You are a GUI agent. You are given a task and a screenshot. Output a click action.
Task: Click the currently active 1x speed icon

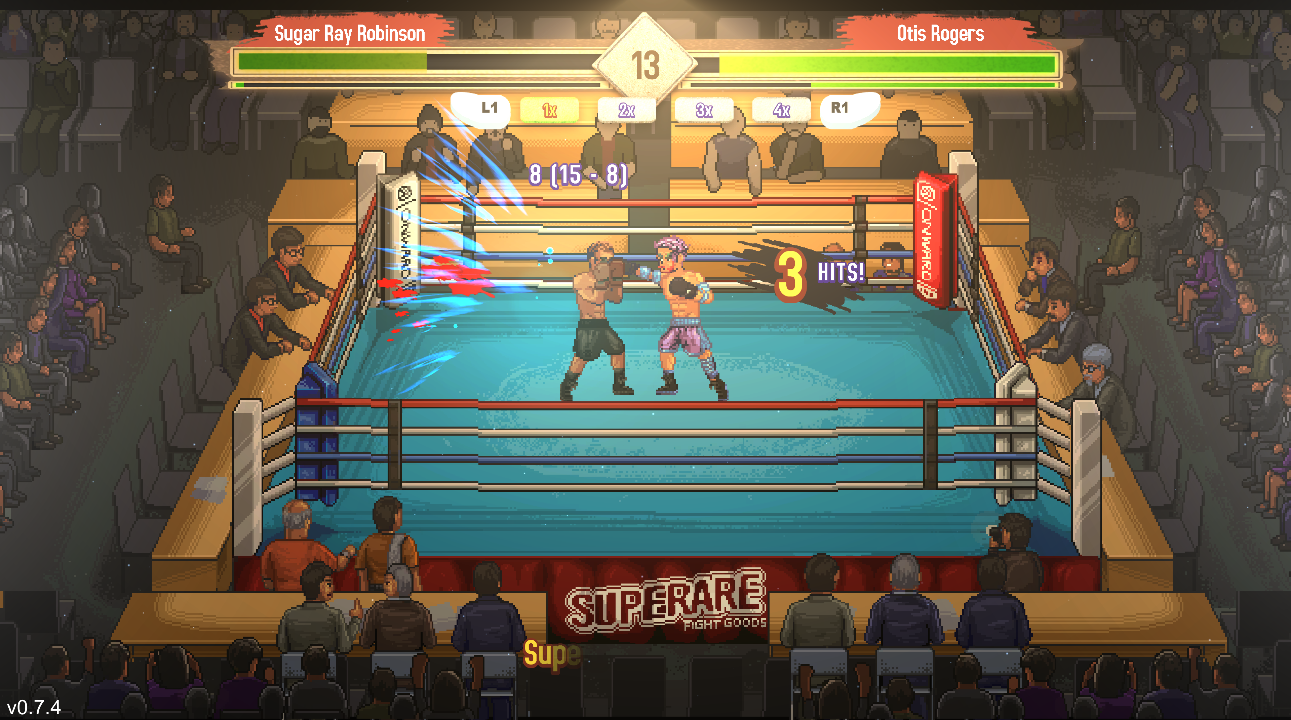pos(549,109)
